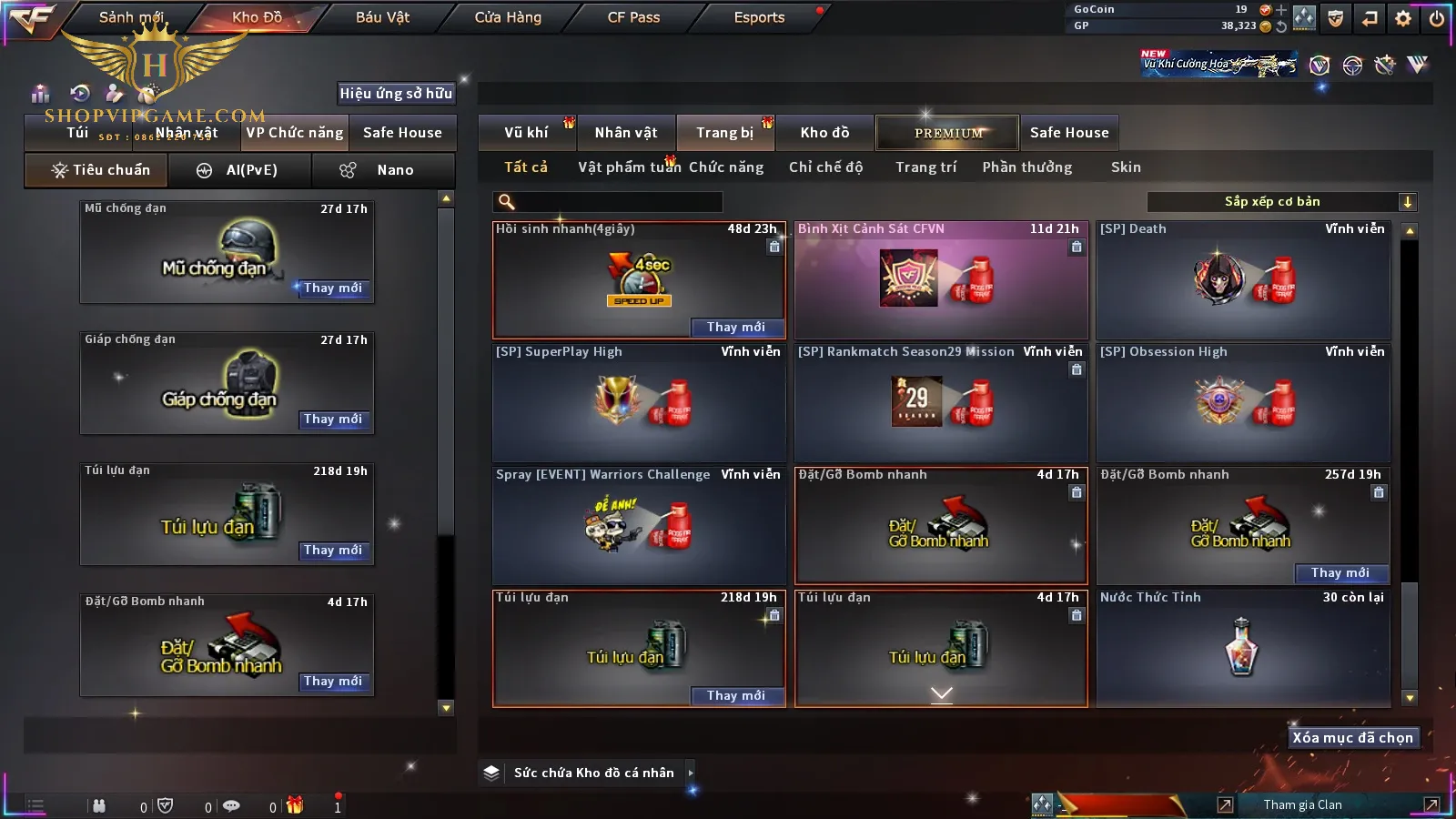Image resolution: width=1456 pixels, height=819 pixels.
Task: Choose the [SP] Death spray item
Action: [1243, 280]
